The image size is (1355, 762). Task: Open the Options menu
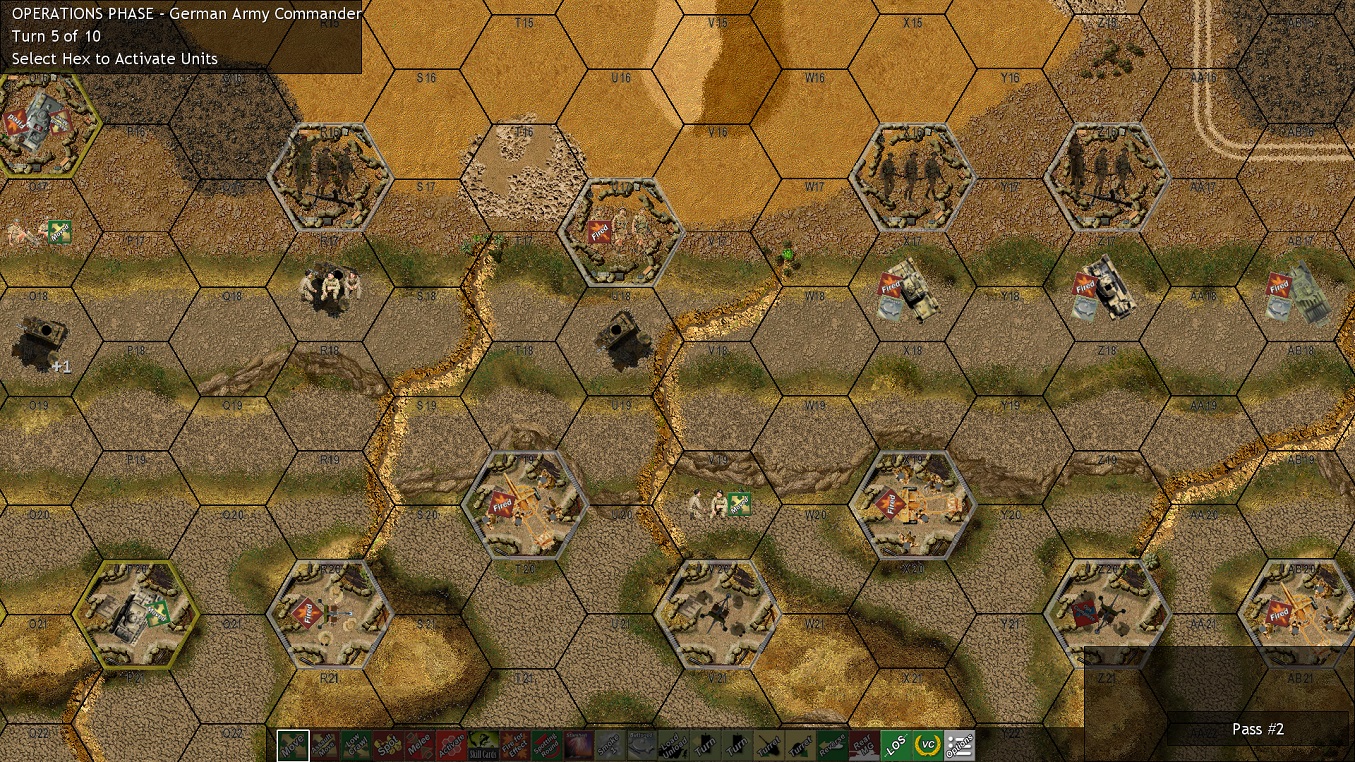961,744
